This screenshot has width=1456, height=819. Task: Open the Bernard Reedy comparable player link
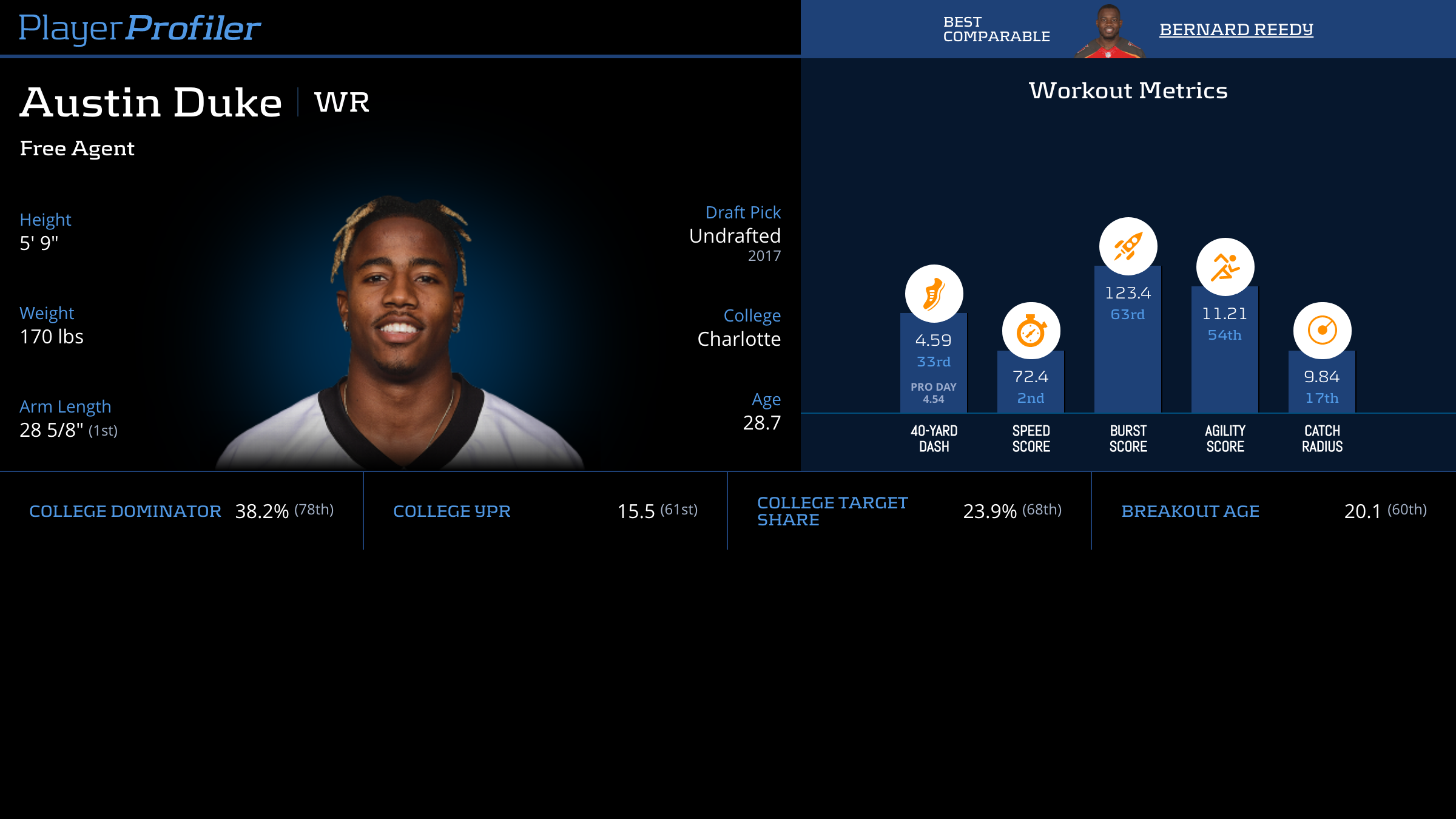[1236, 29]
